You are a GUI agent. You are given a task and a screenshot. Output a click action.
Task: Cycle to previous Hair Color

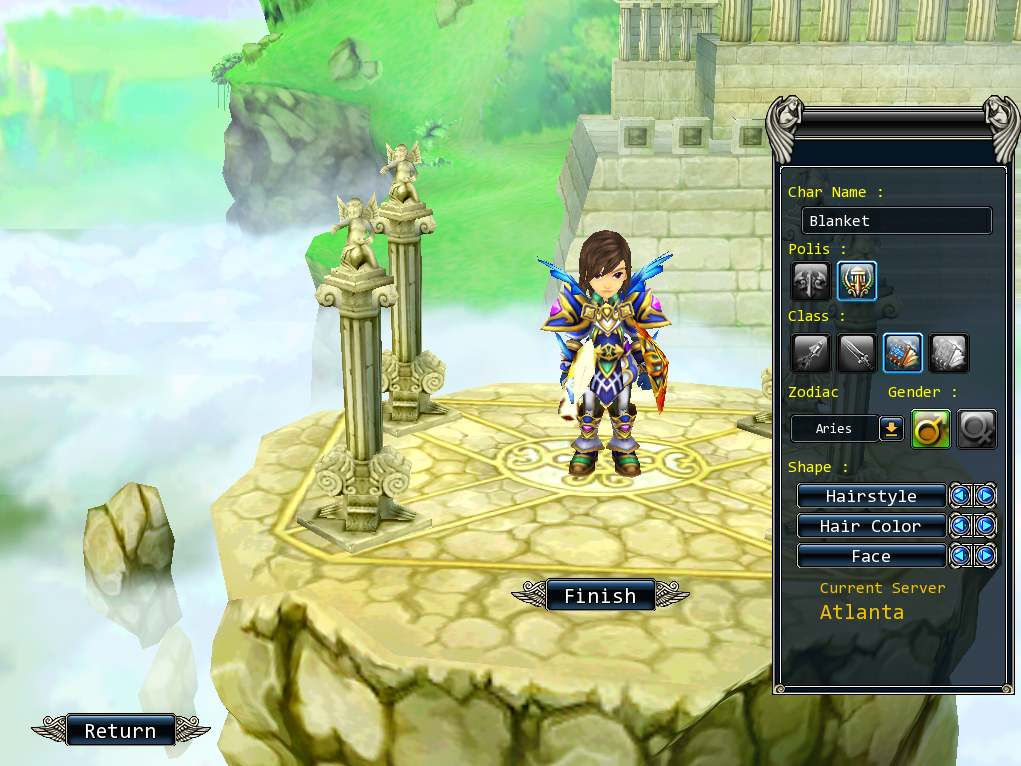(x=960, y=526)
